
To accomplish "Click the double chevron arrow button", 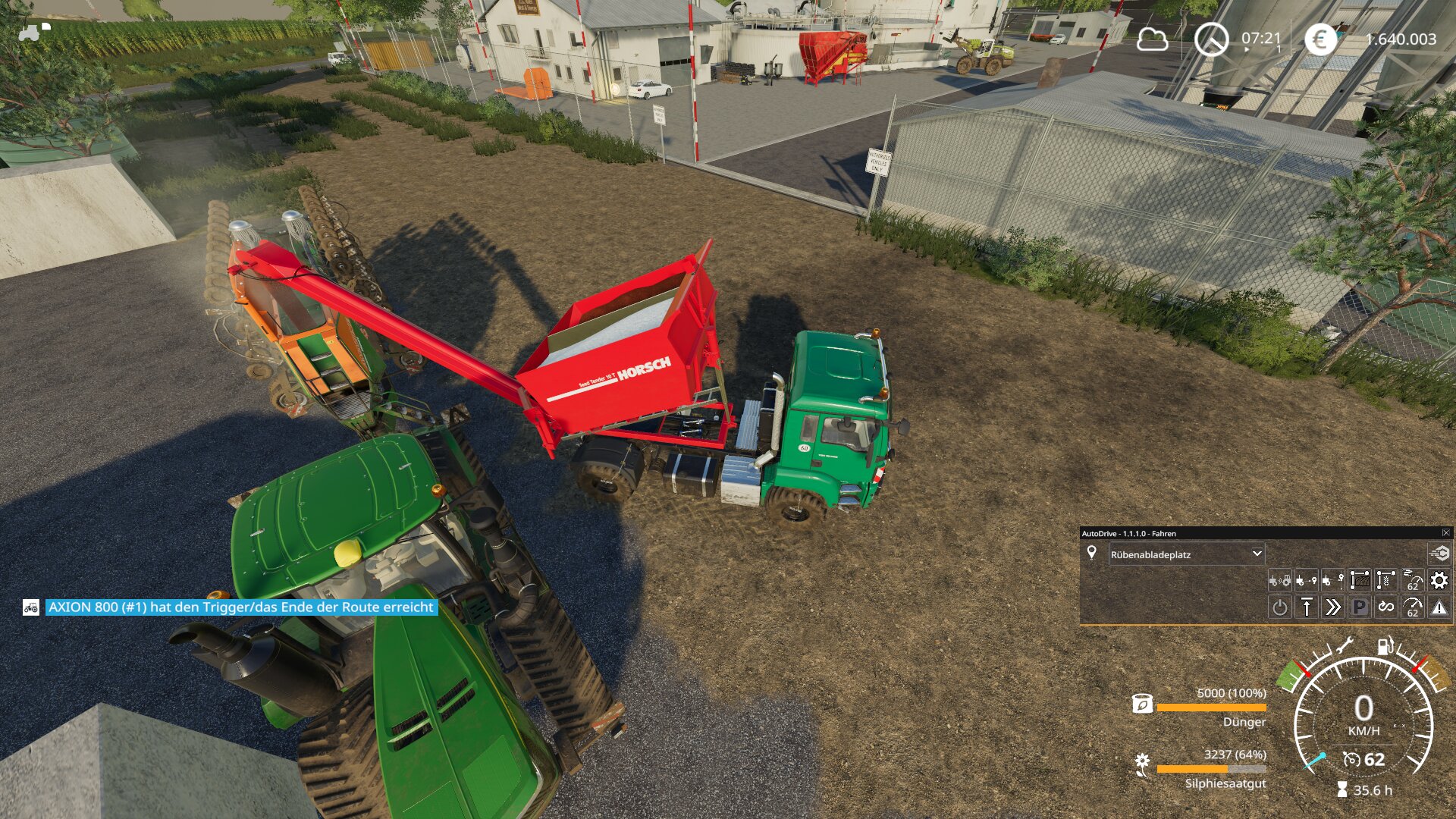I will [x=1332, y=607].
